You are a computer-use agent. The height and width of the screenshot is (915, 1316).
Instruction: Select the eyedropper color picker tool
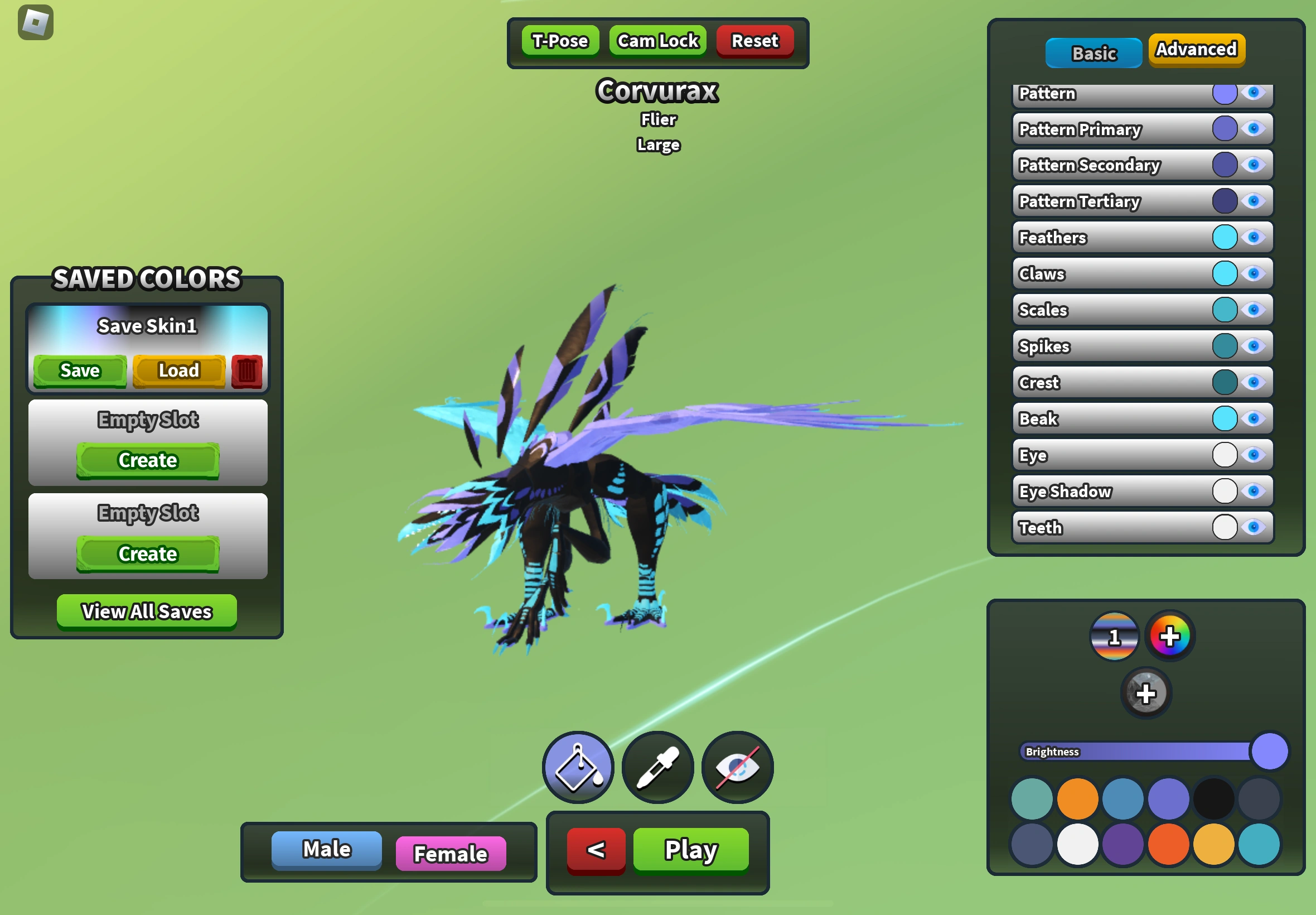[657, 768]
